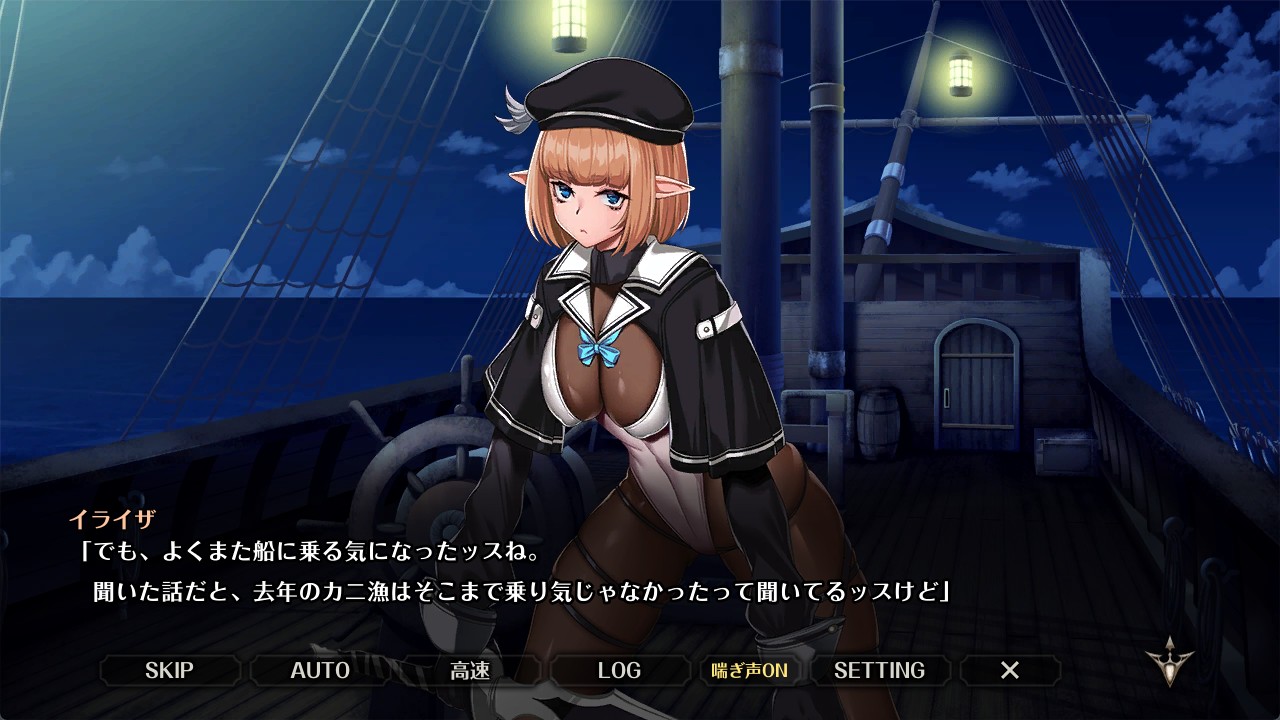Enable AUTO text advance
This screenshot has height=720, width=1280.
click(320, 670)
